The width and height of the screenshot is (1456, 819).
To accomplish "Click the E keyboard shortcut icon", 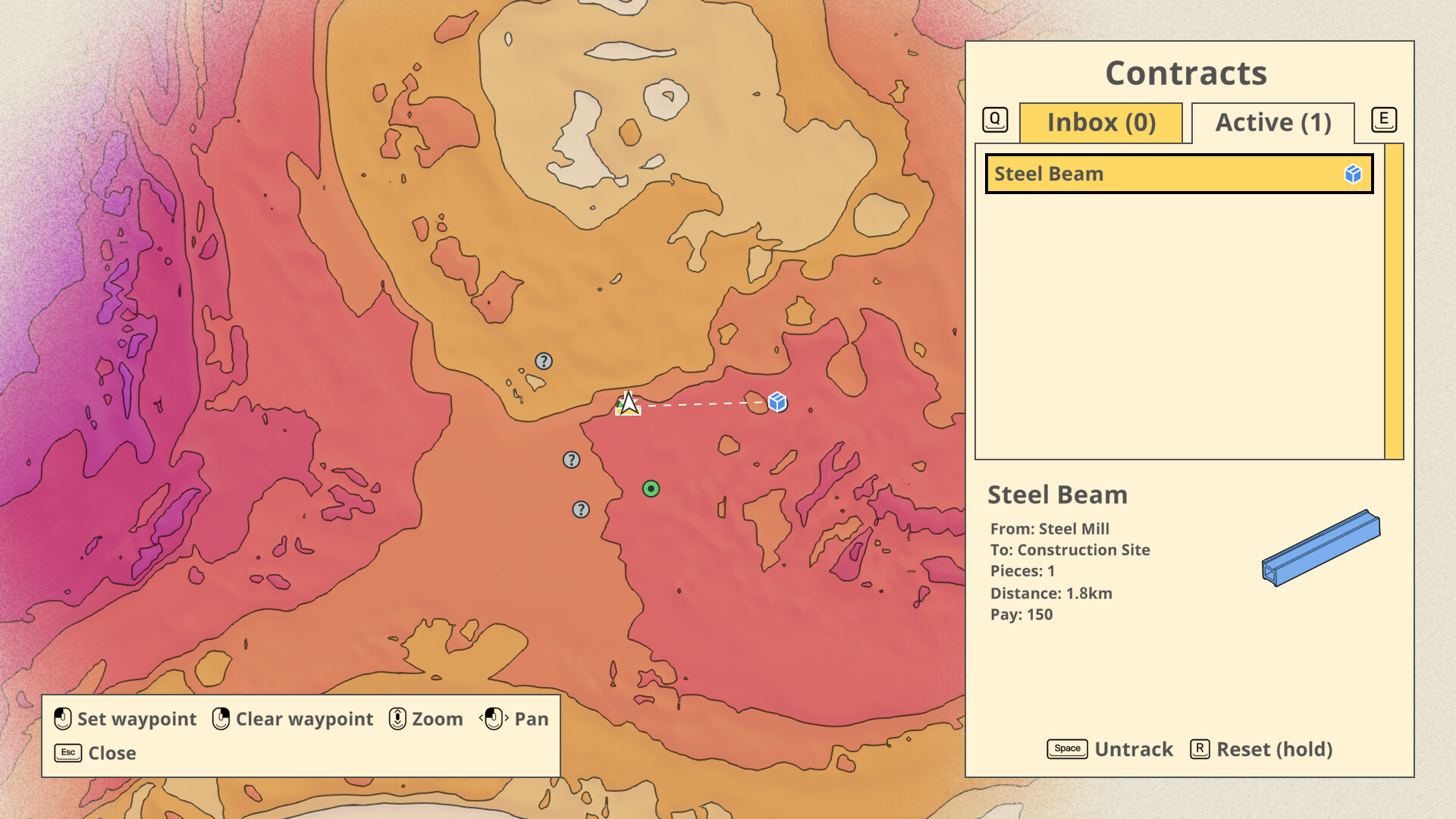I will tap(1385, 119).
